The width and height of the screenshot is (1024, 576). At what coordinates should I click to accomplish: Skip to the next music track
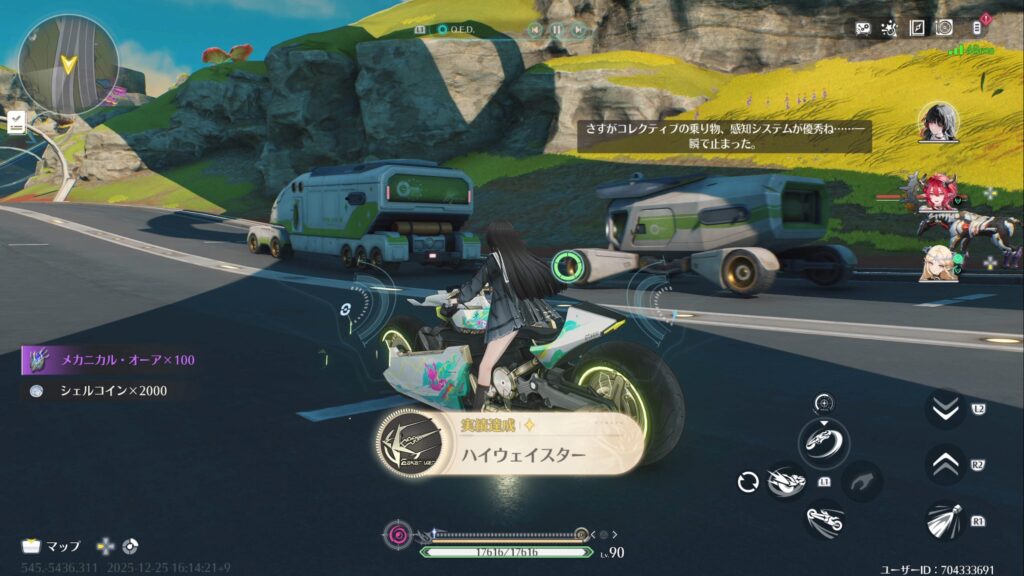click(x=579, y=30)
